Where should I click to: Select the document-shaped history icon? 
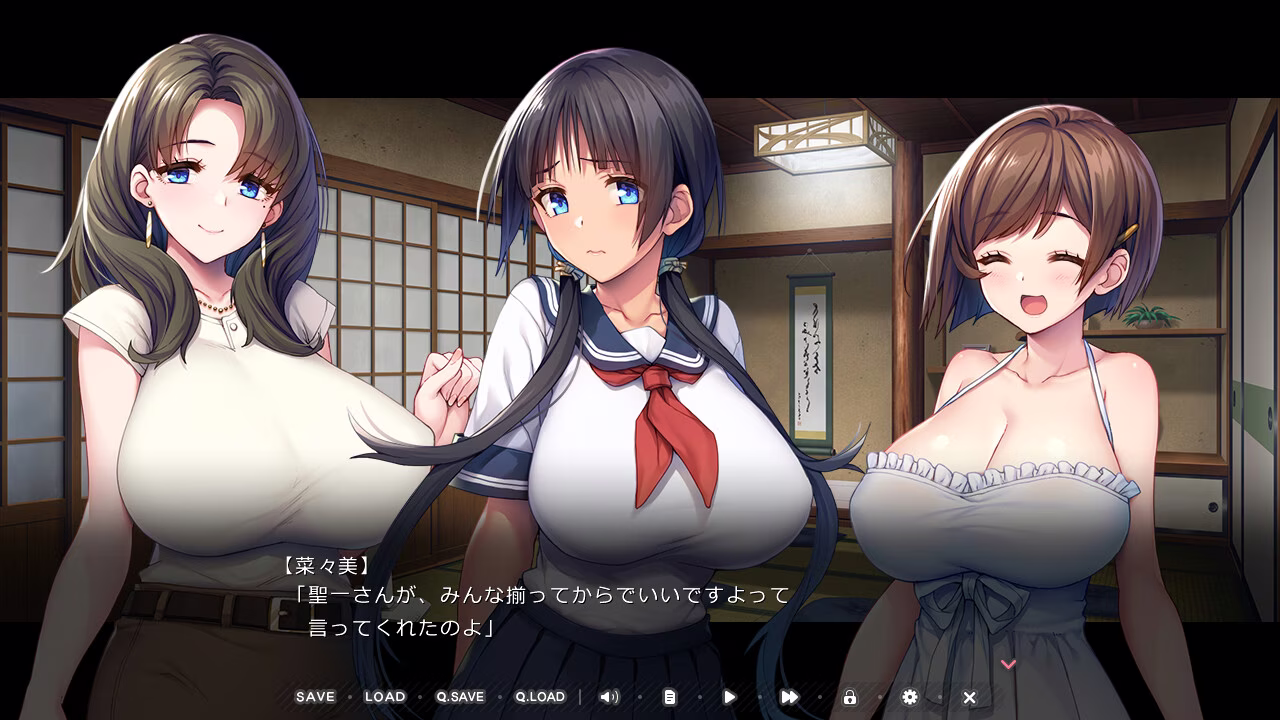(671, 697)
